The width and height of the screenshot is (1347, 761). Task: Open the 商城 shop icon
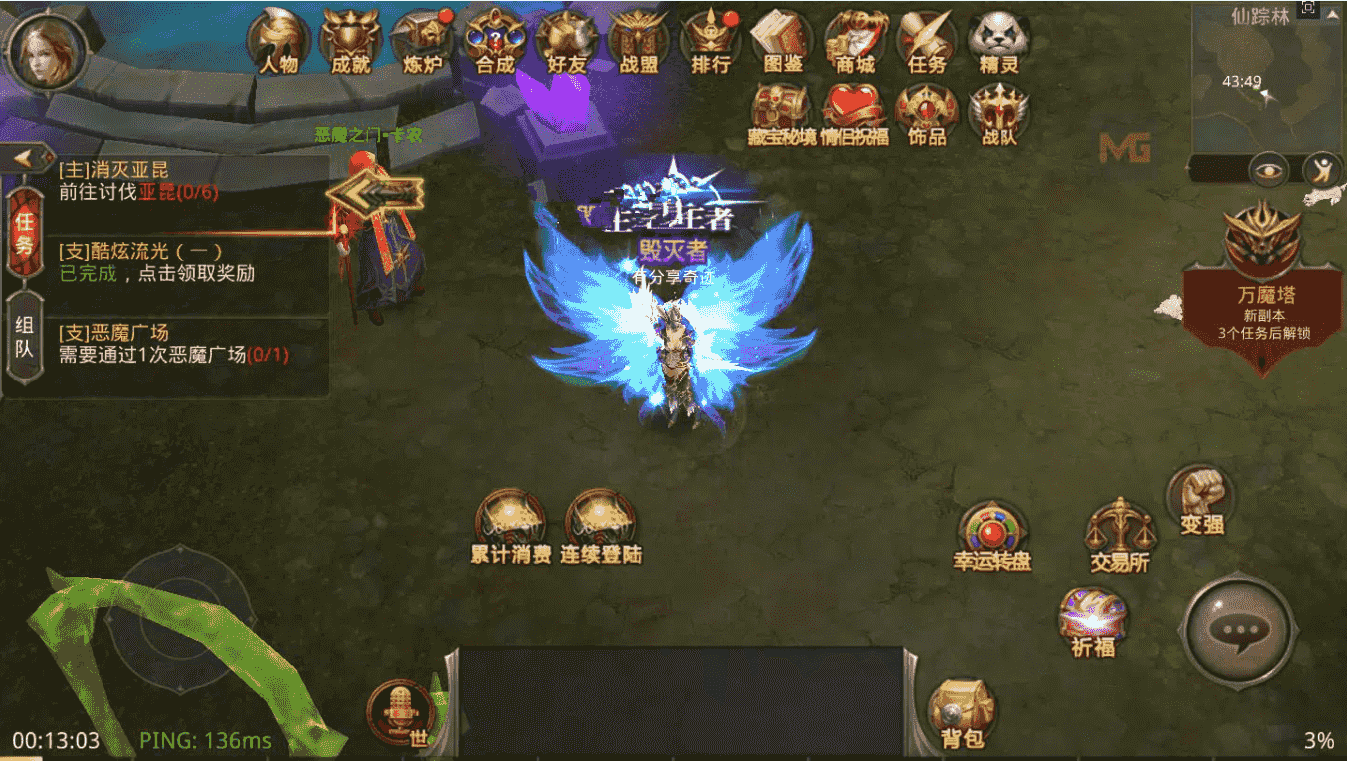click(853, 40)
